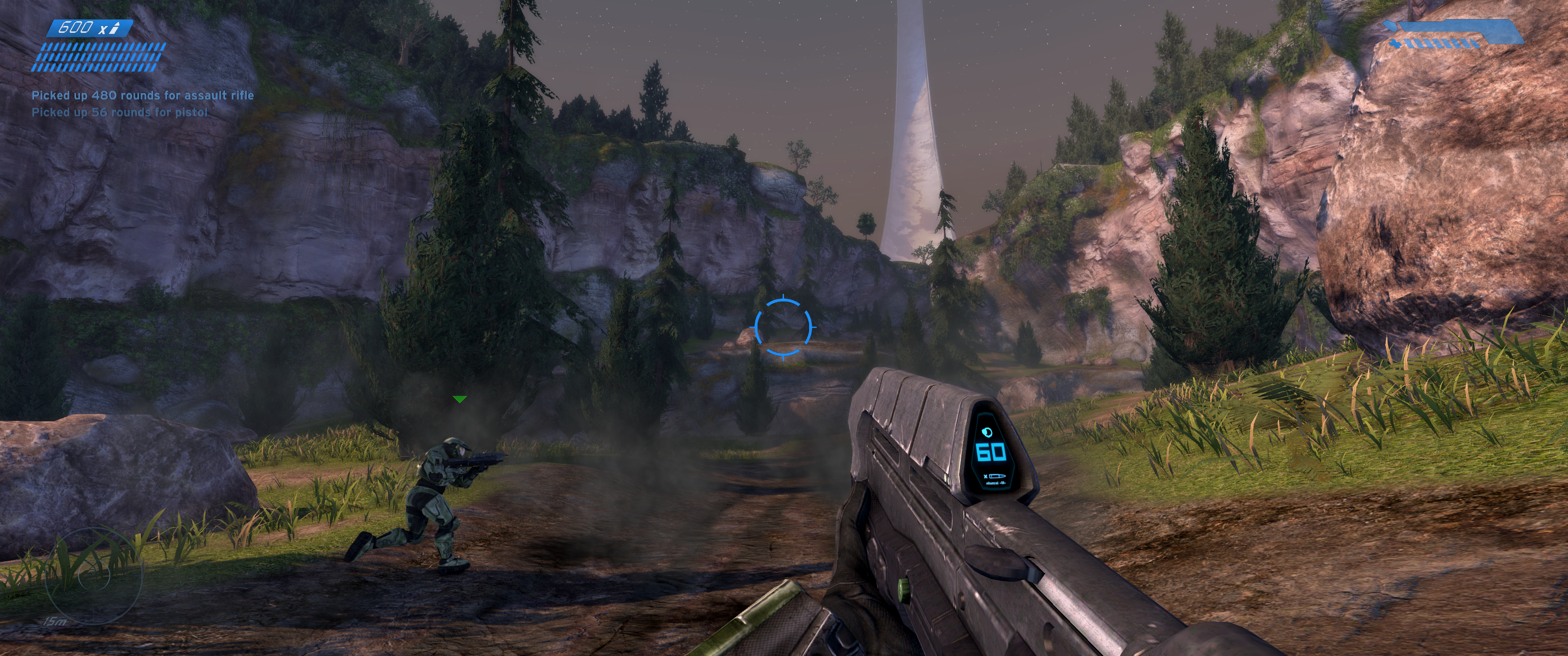Select the green teammate marker arrow
This screenshot has height=656, width=1568.
pos(459,399)
